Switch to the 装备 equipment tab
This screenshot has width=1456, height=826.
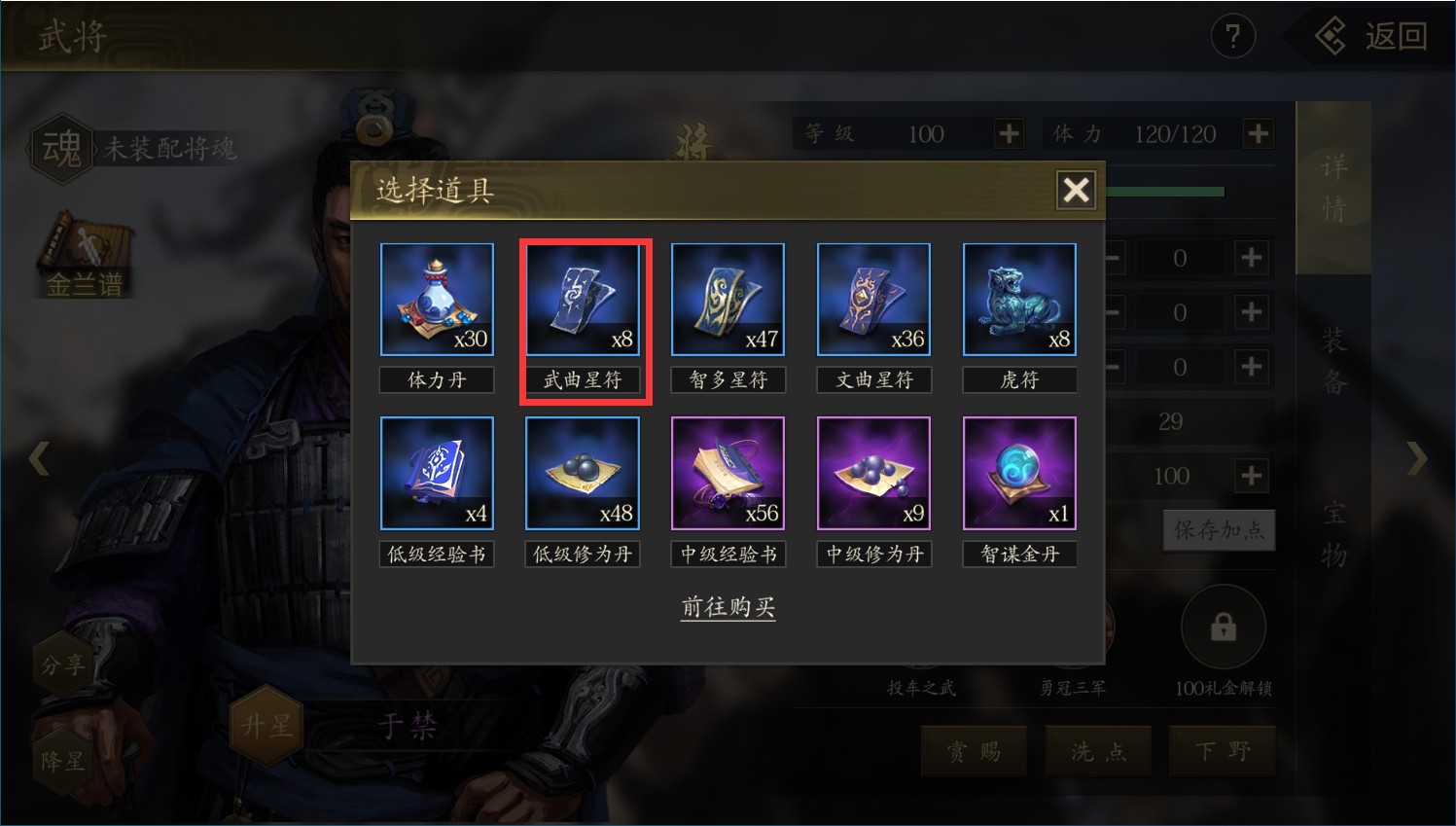[x=1333, y=361]
